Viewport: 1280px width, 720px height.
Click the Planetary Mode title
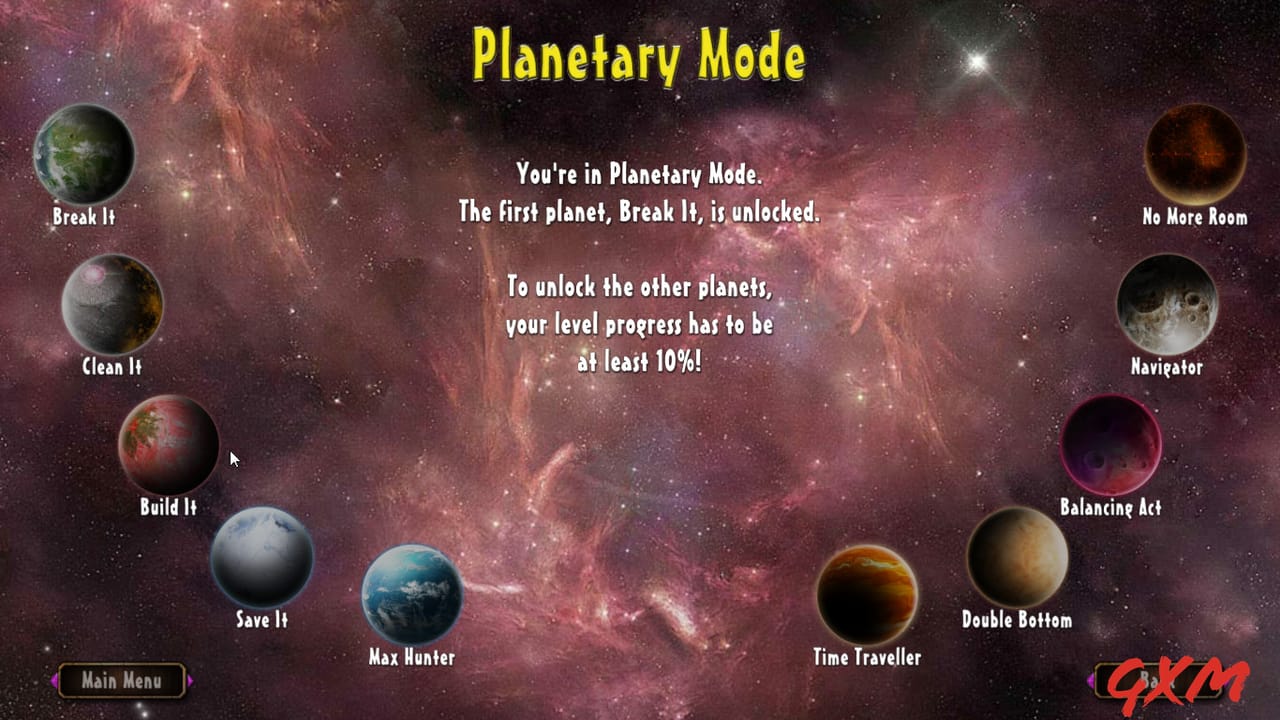tap(638, 57)
